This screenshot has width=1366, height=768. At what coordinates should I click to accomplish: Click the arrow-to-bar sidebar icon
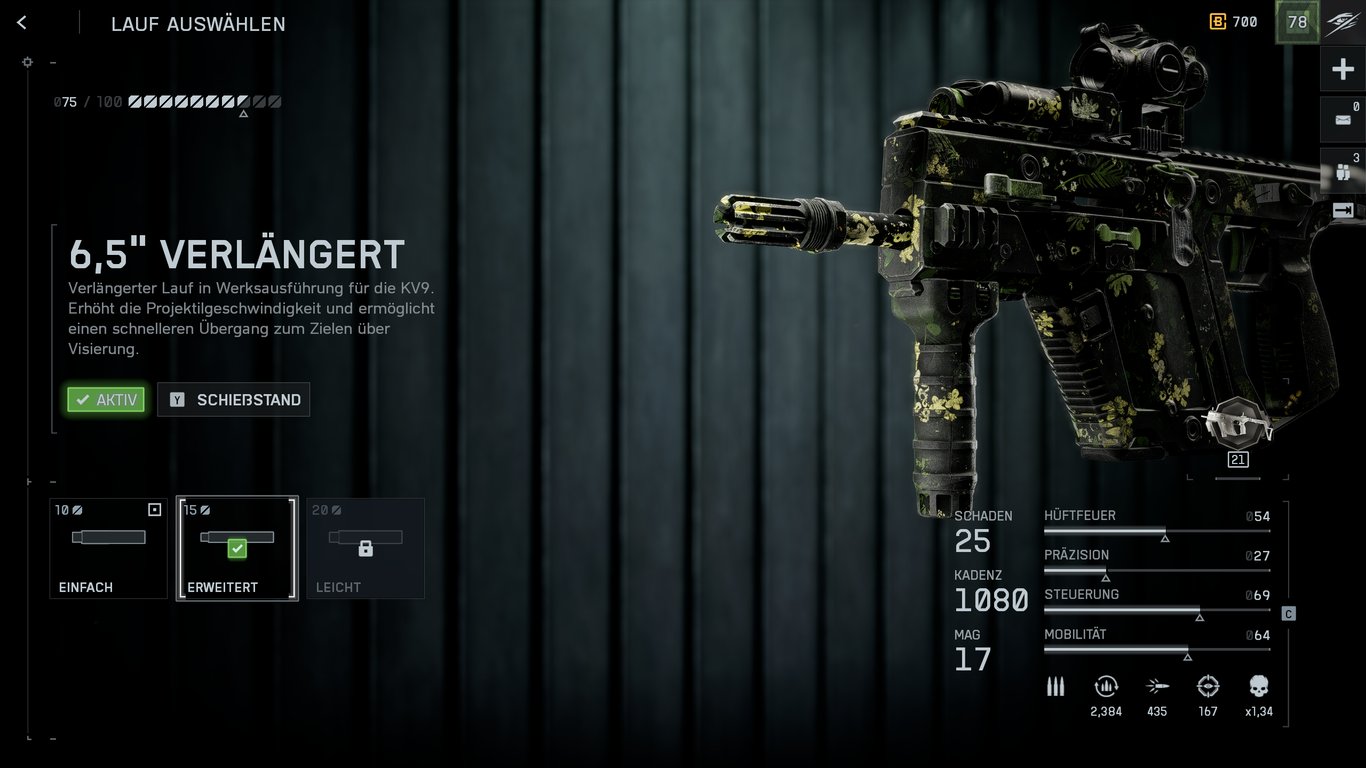[1343, 210]
